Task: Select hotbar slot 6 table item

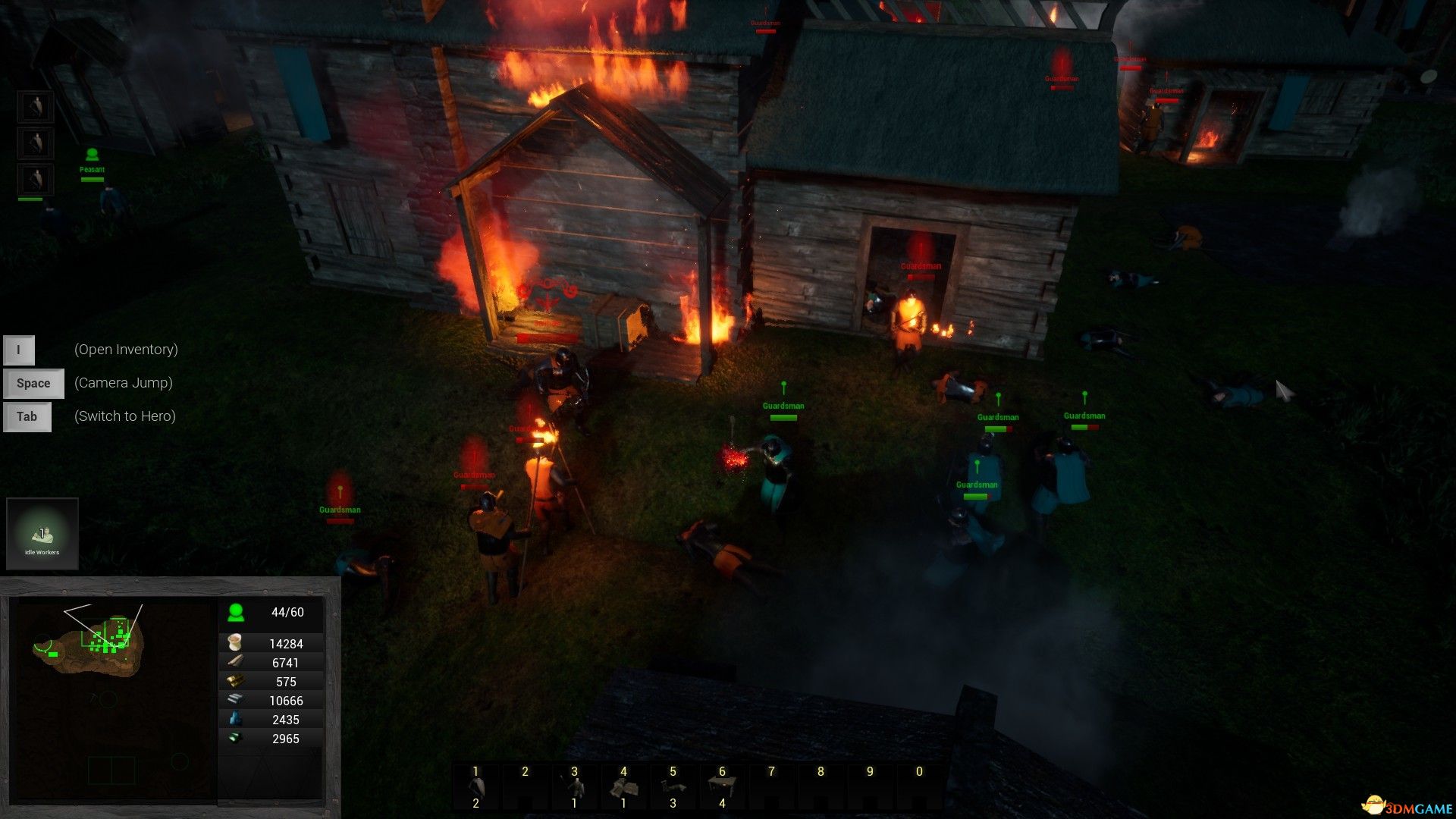Action: point(722,787)
